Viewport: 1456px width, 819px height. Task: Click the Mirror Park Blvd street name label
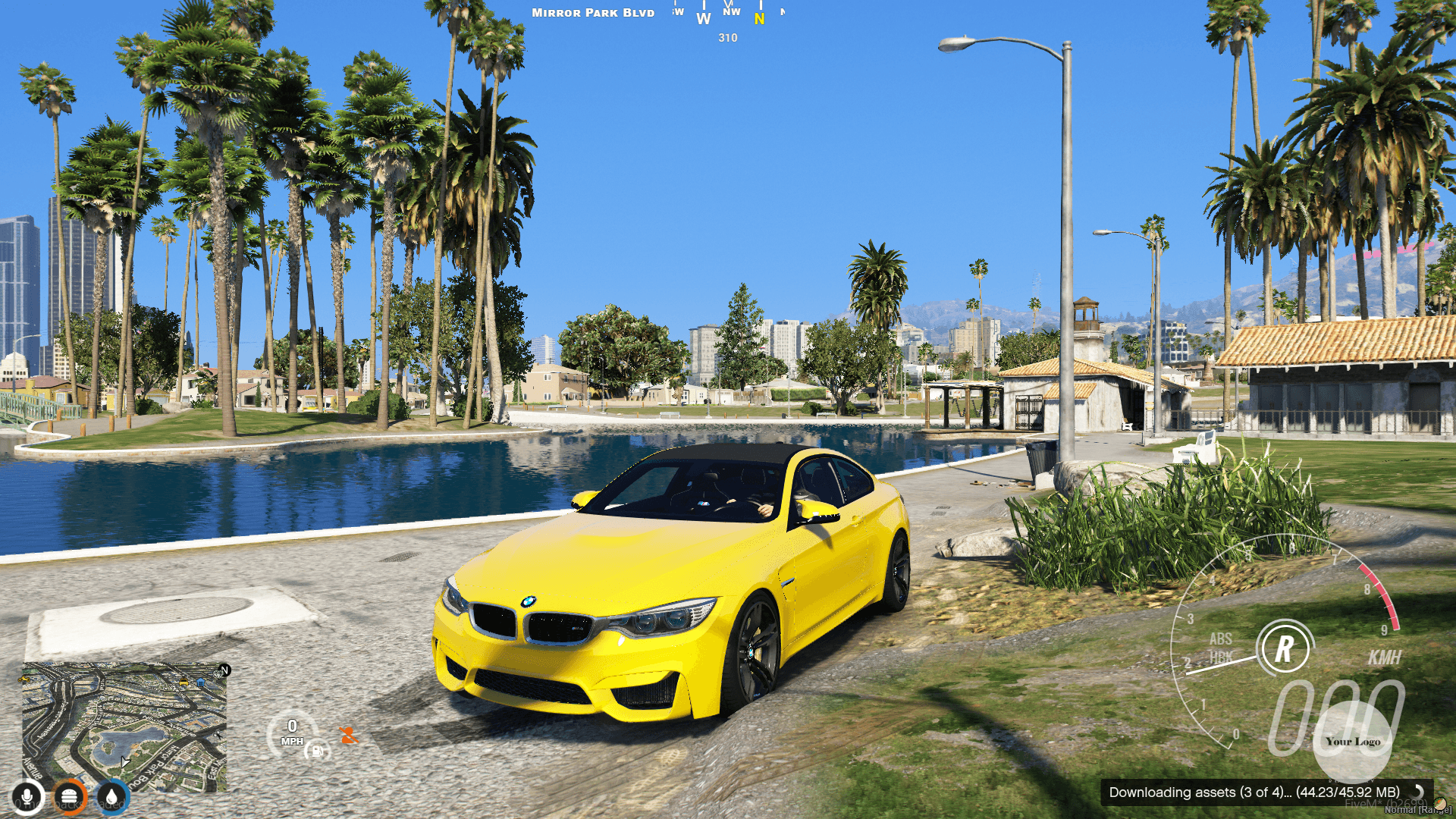coord(593,12)
